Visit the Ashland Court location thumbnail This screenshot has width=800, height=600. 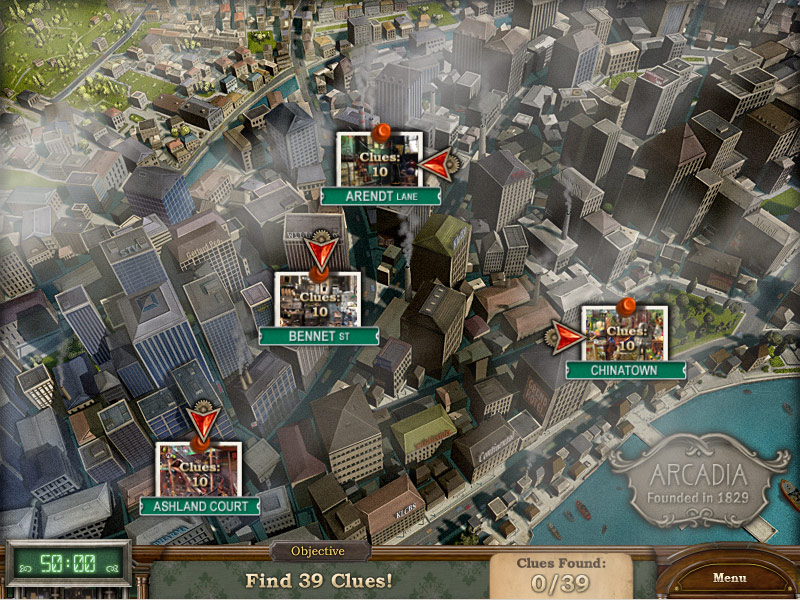pyautogui.click(x=199, y=470)
